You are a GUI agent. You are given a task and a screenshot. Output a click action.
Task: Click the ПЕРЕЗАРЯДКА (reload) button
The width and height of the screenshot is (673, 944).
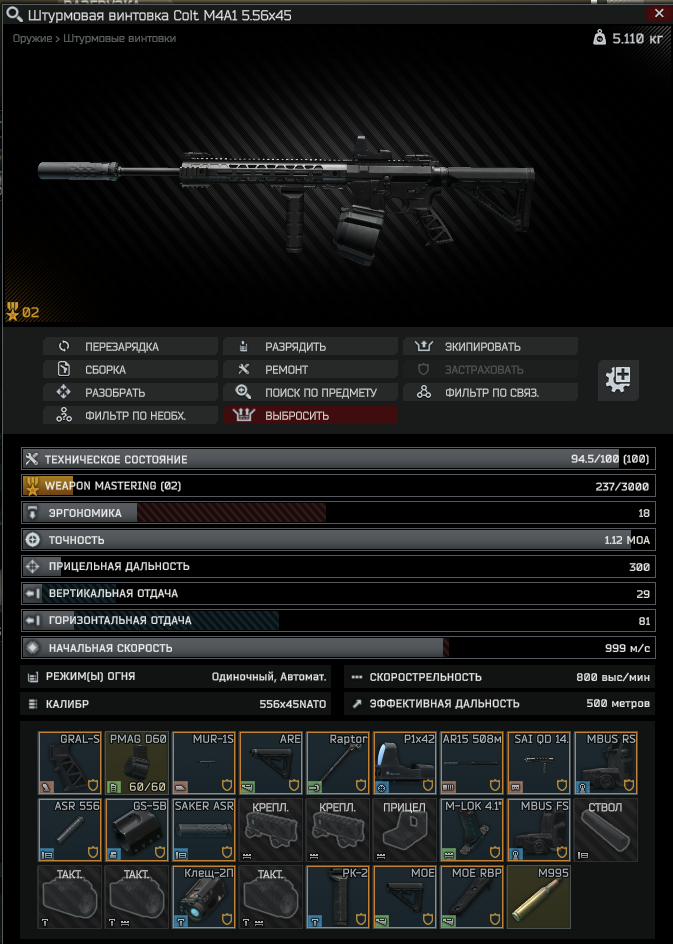130,347
